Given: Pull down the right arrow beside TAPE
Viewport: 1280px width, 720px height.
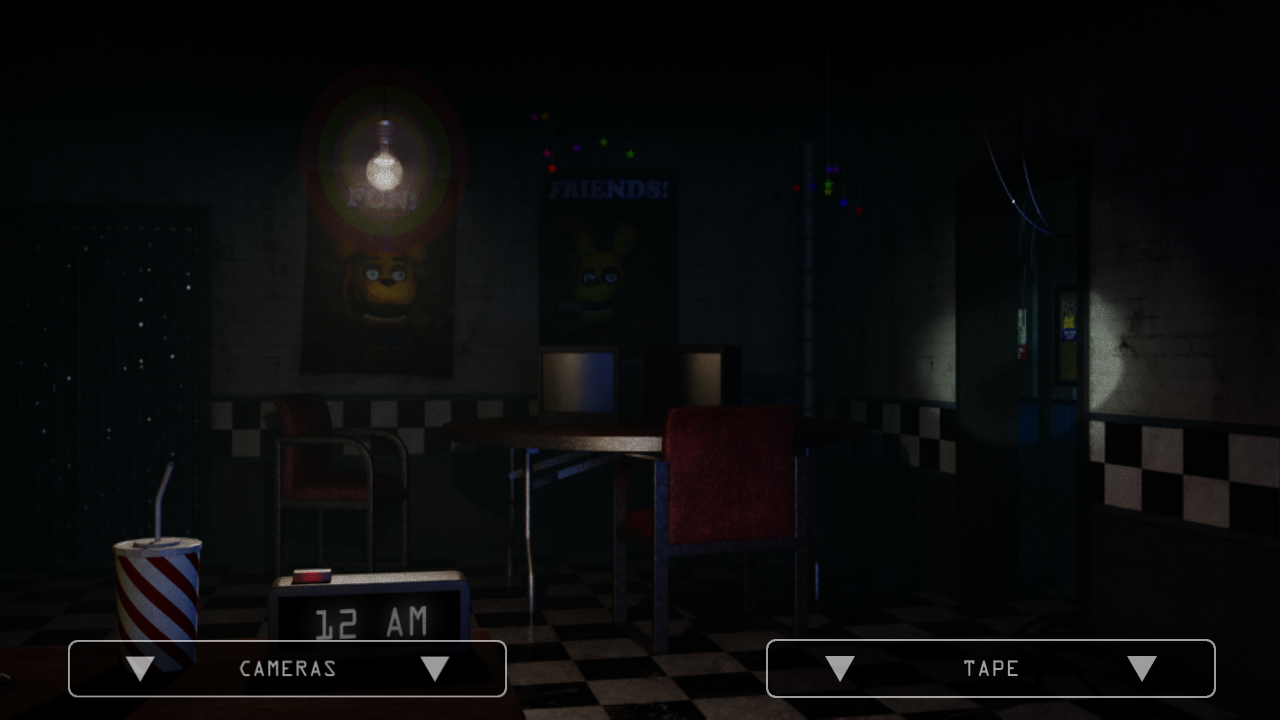Looking at the screenshot, I should point(1142,668).
